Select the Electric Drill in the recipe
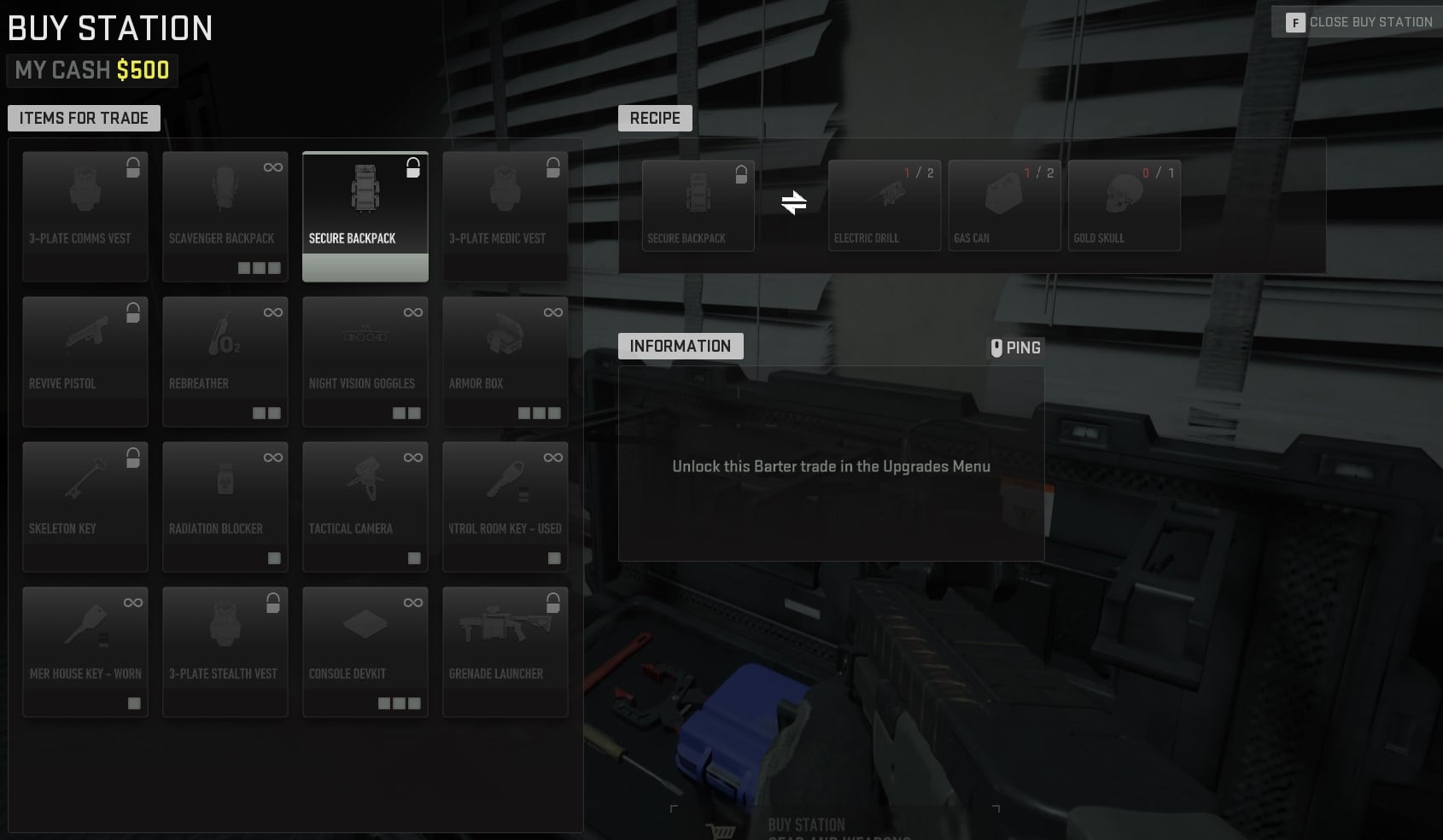Viewport: 1443px width, 840px height. (884, 205)
